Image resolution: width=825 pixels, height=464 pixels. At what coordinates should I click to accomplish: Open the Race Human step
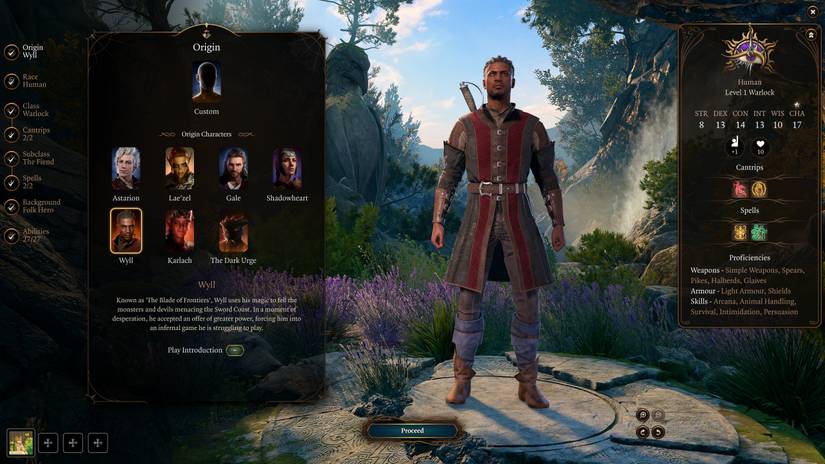click(x=32, y=80)
